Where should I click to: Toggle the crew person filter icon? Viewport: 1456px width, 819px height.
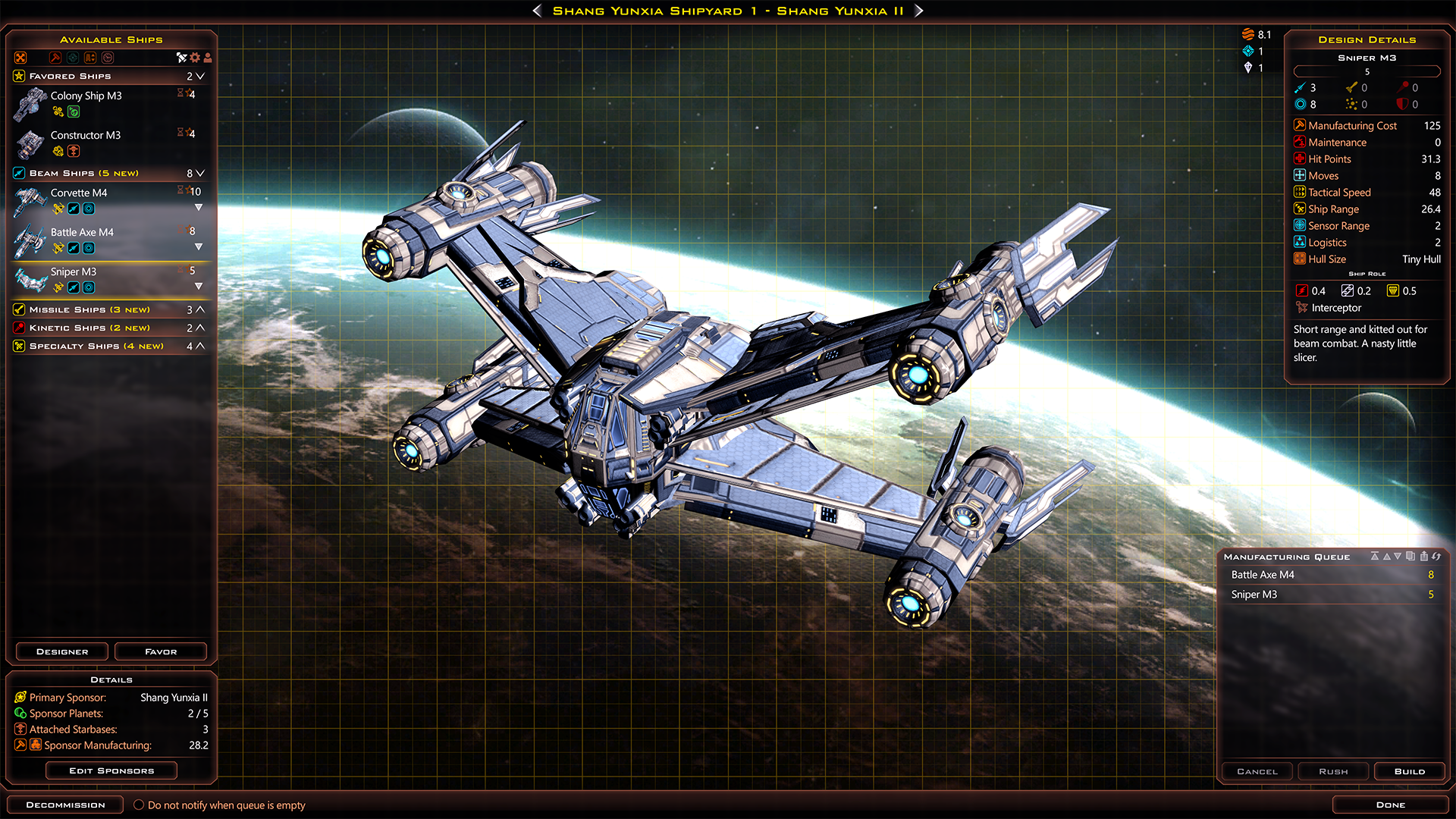(207, 58)
